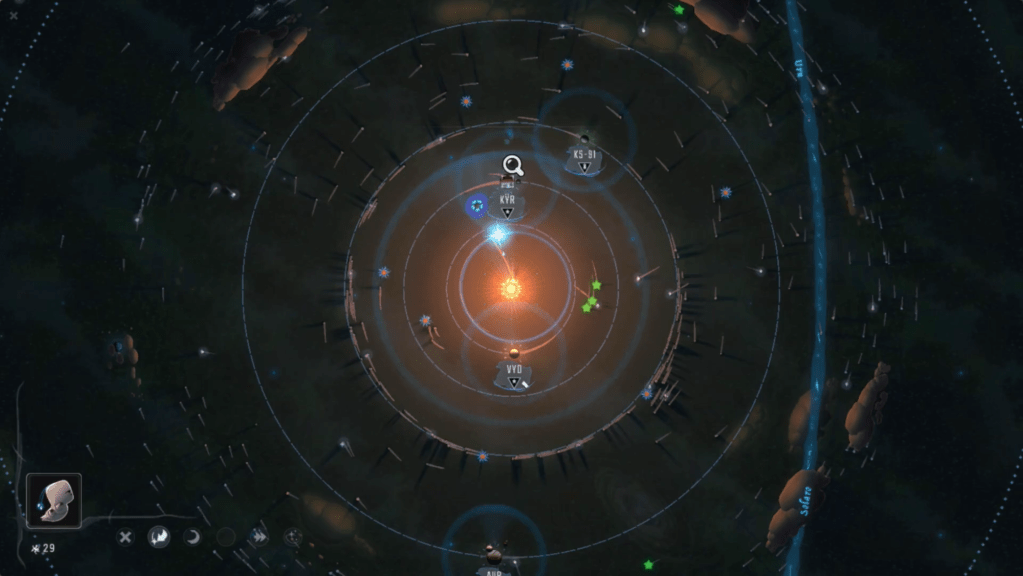Close the map with top-left X
The height and width of the screenshot is (576, 1023).
[13, 15]
